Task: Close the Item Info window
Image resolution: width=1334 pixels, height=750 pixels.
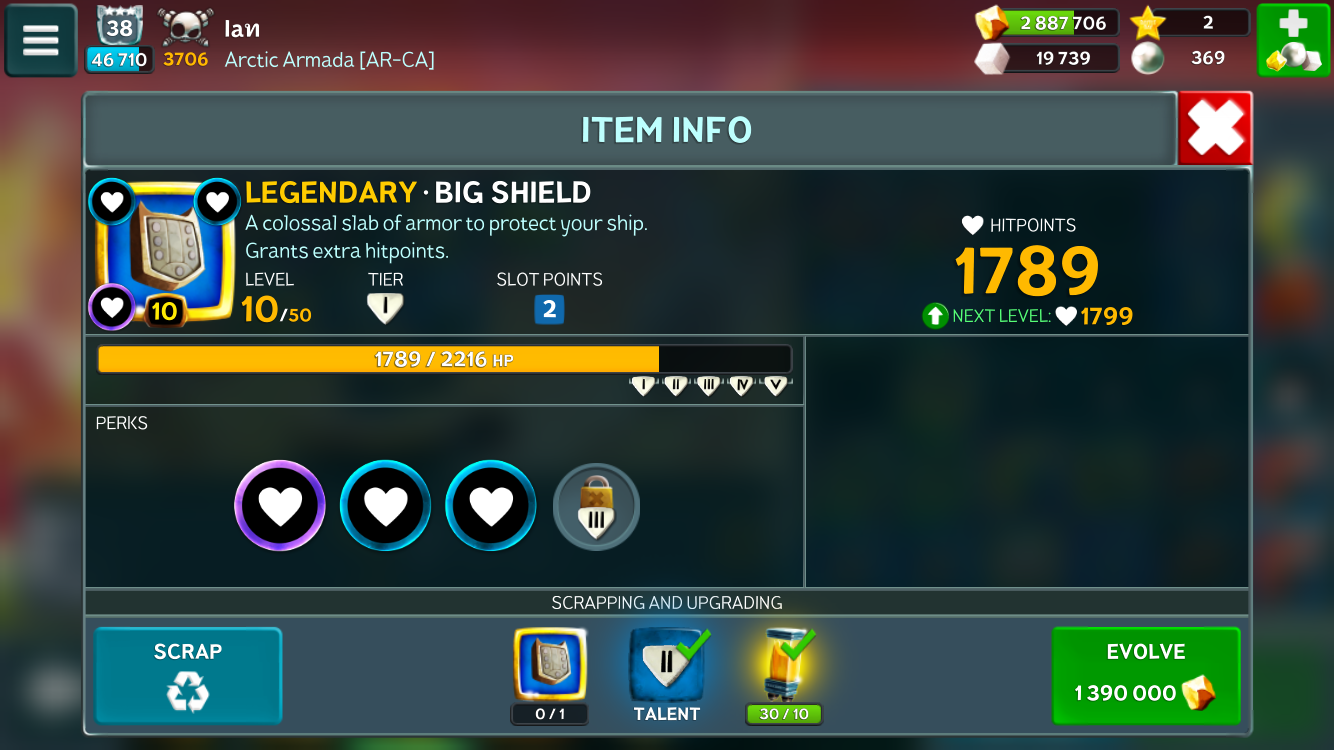Action: tap(1215, 128)
